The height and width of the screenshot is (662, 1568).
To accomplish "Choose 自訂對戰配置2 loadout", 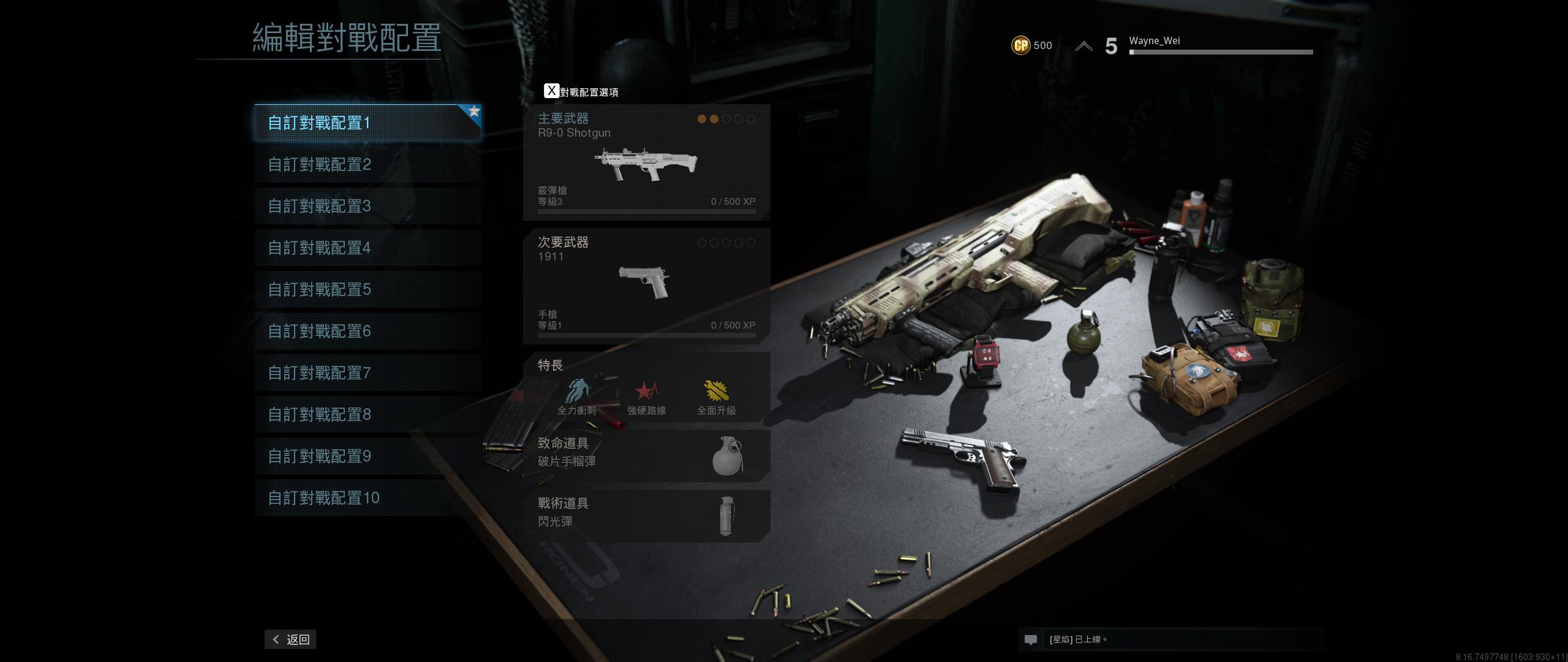I will tap(367, 165).
